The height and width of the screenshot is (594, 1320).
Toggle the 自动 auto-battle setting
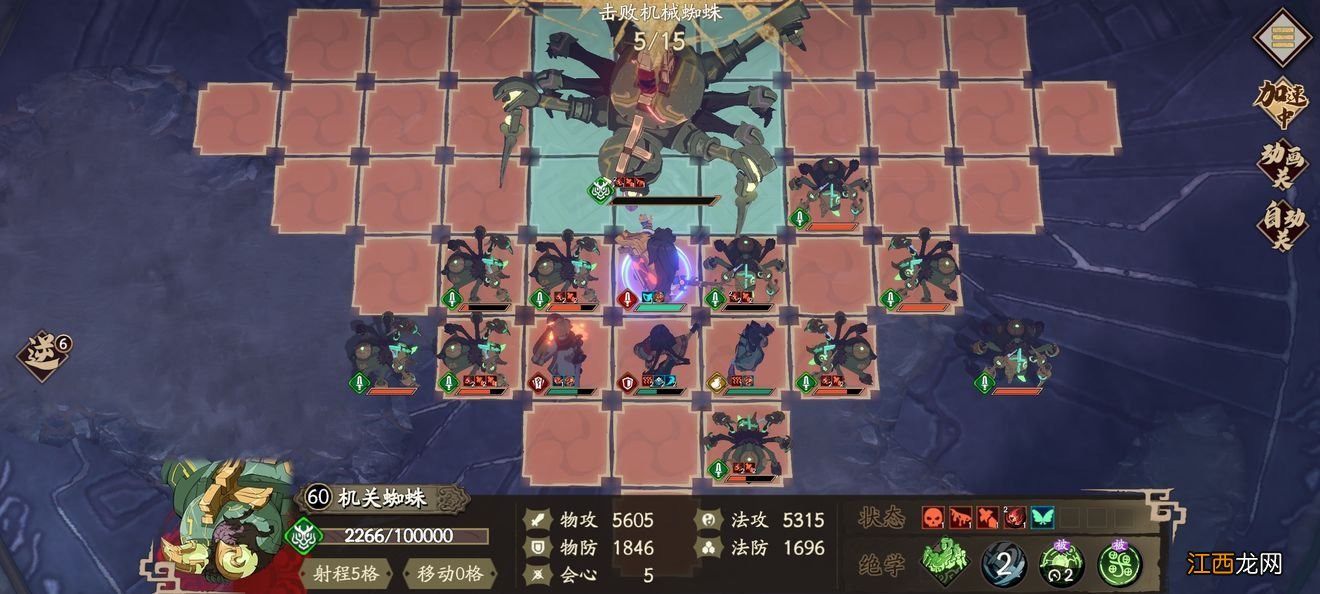(1281, 224)
